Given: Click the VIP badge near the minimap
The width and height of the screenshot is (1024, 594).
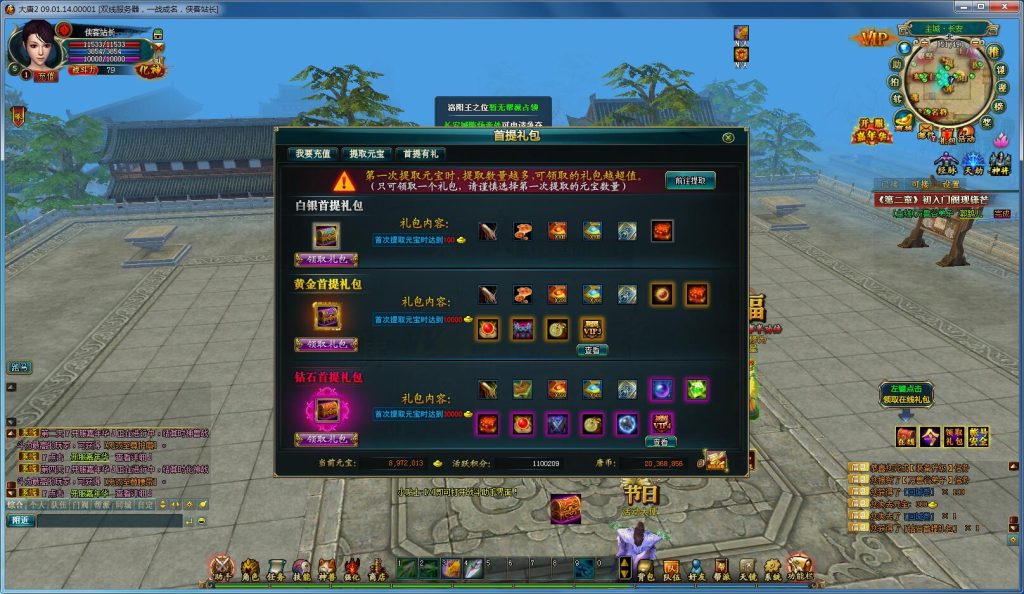Looking at the screenshot, I should click(874, 38).
